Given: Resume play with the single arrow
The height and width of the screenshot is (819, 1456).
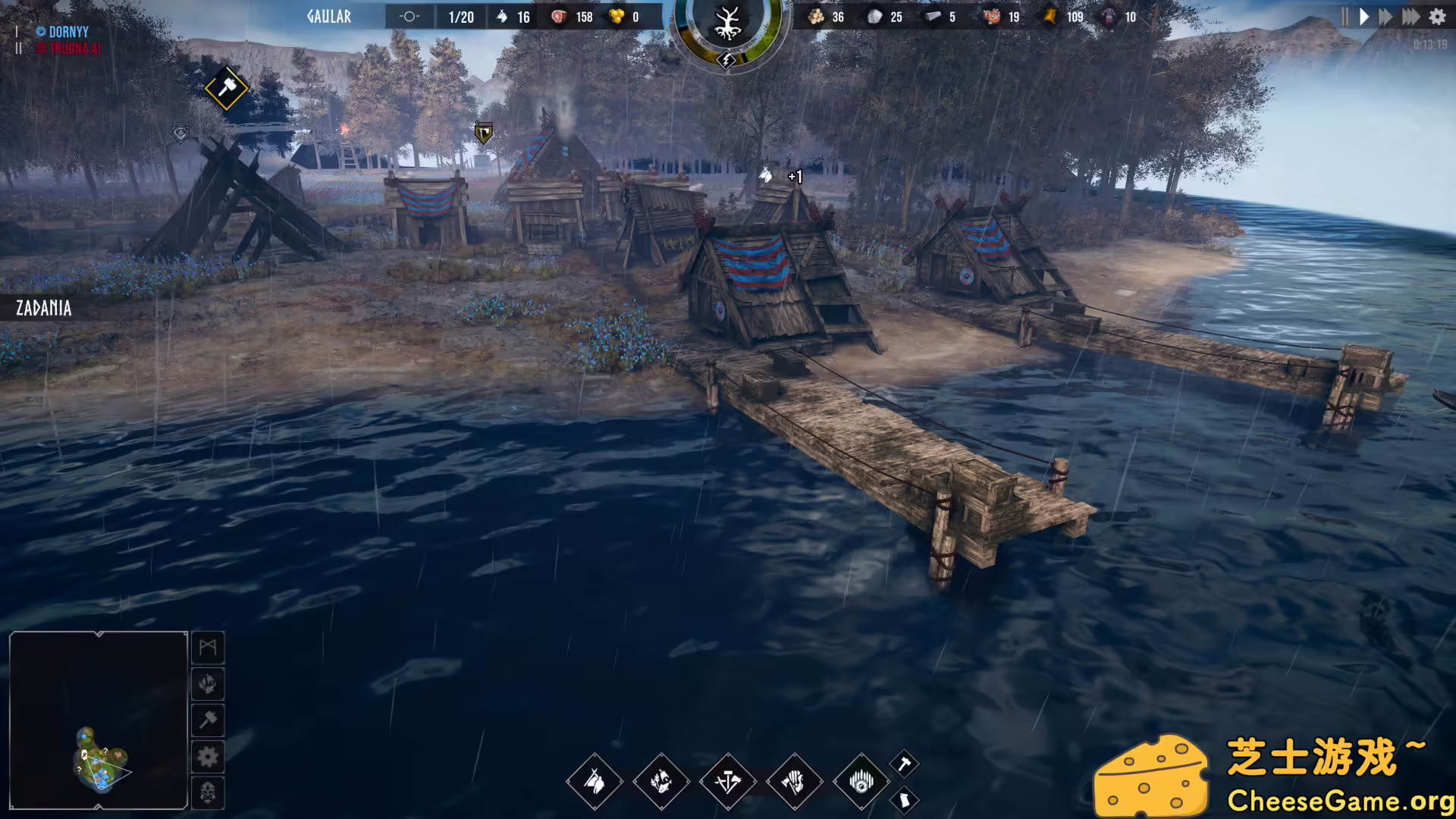Looking at the screenshot, I should click(x=1363, y=17).
